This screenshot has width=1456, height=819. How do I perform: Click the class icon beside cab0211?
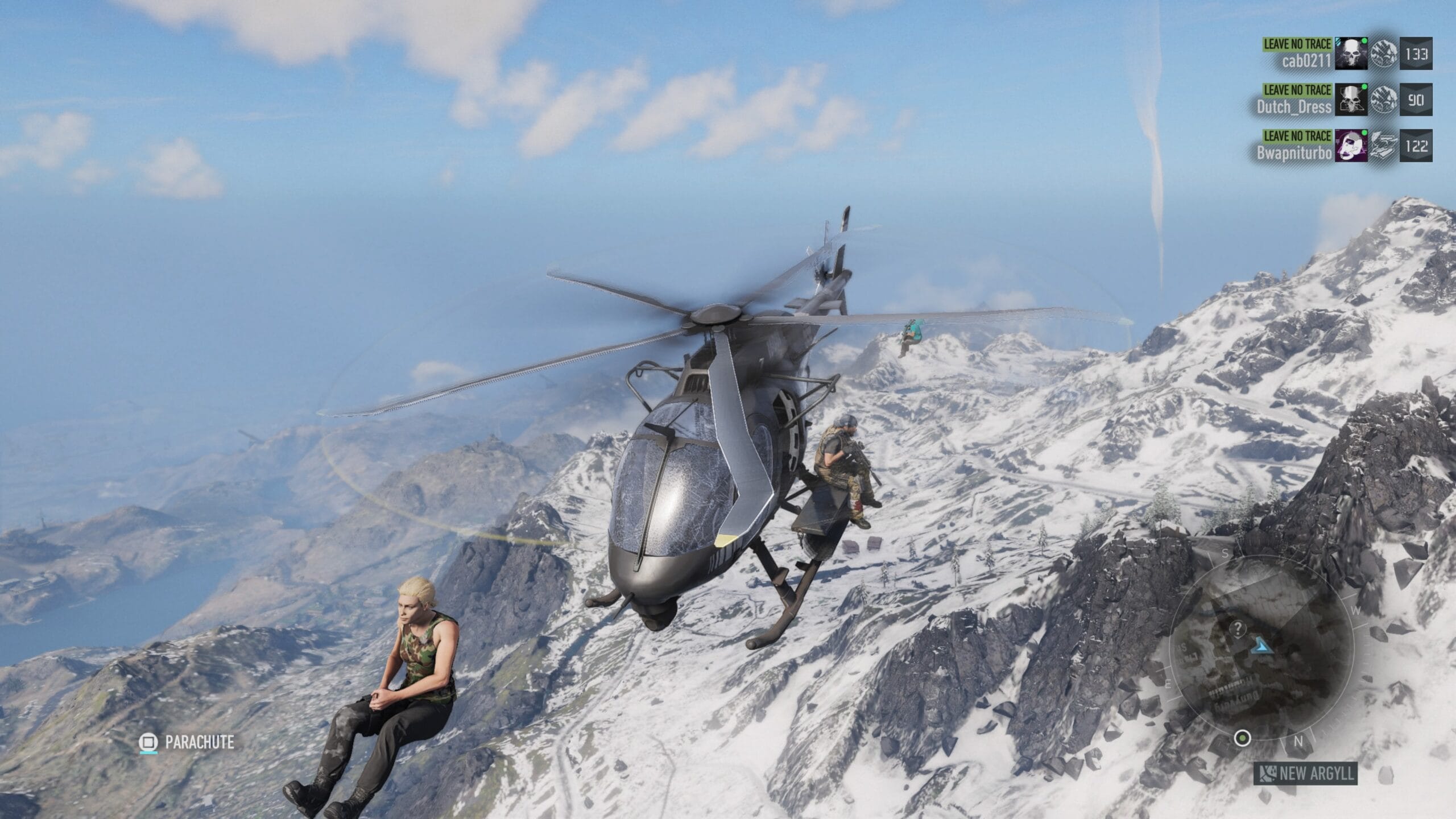click(x=1383, y=54)
